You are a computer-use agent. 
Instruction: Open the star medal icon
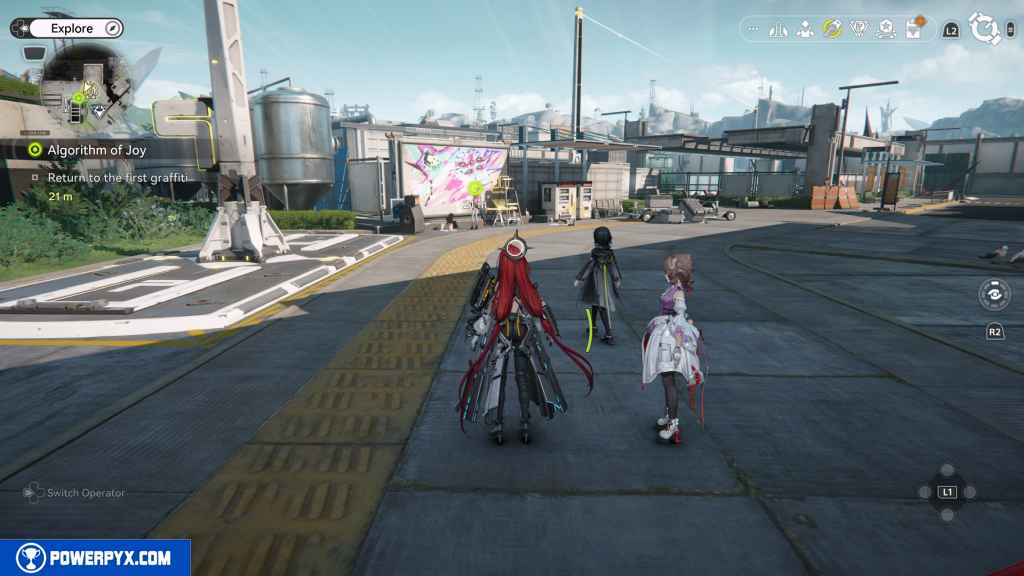(885, 29)
